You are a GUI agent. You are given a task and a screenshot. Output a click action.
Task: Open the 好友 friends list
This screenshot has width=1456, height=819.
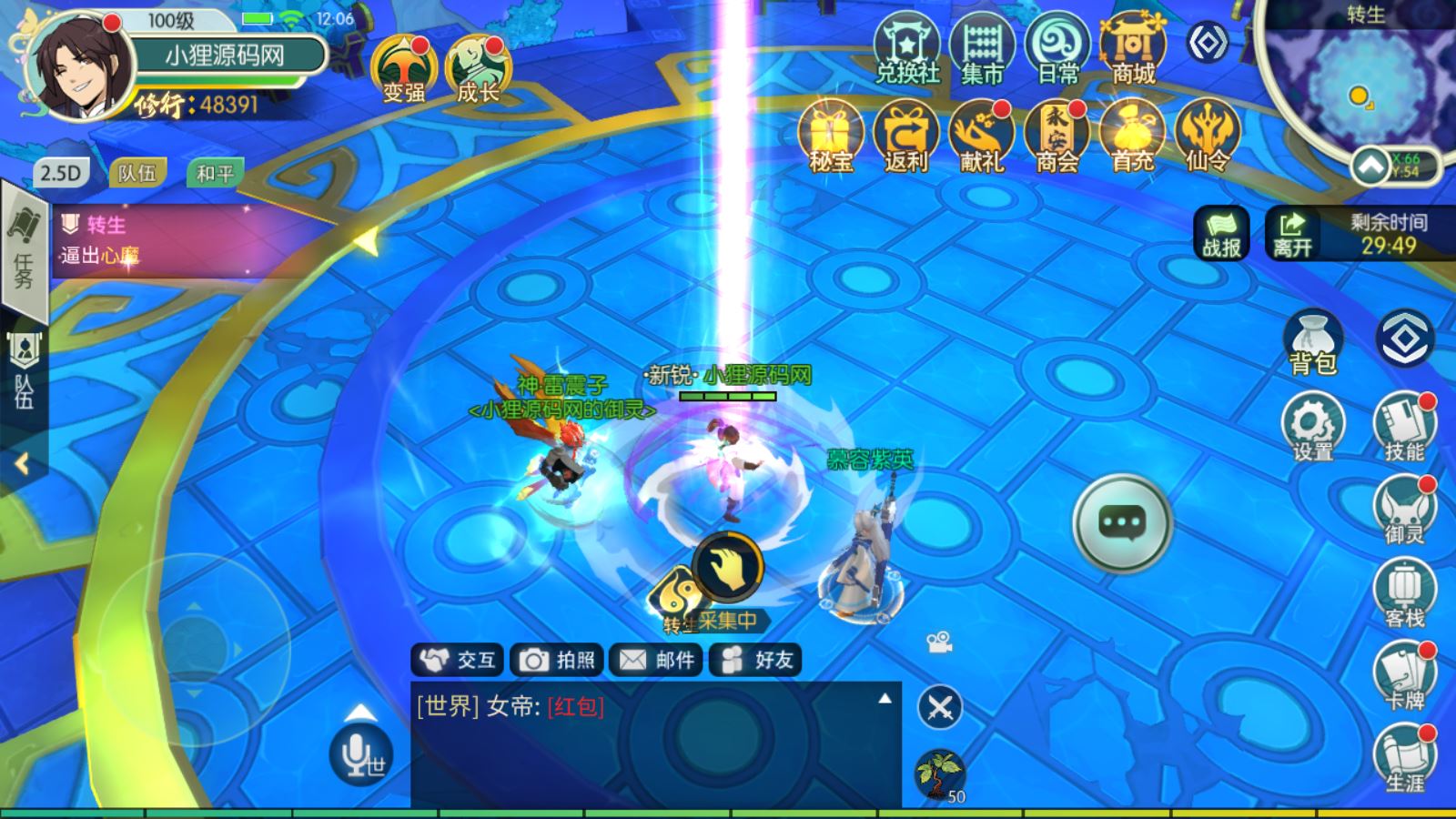(756, 660)
